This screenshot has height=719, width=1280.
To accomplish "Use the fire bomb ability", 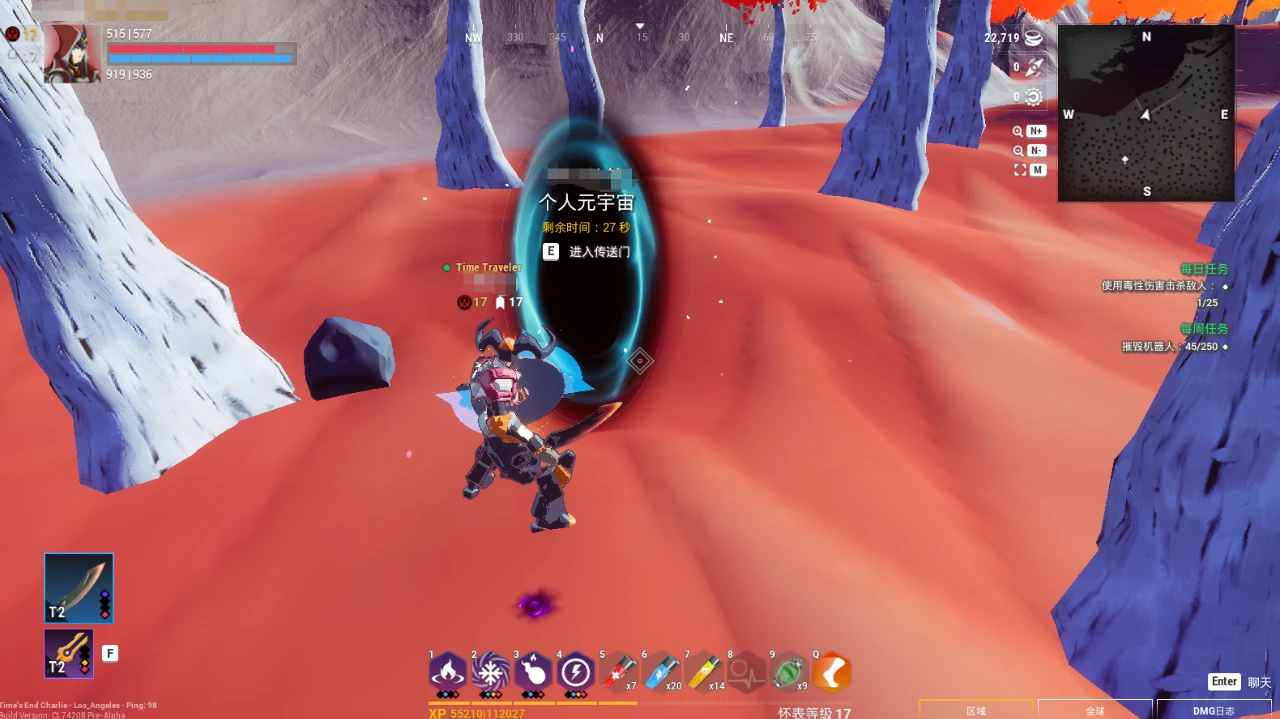I will [x=533, y=671].
